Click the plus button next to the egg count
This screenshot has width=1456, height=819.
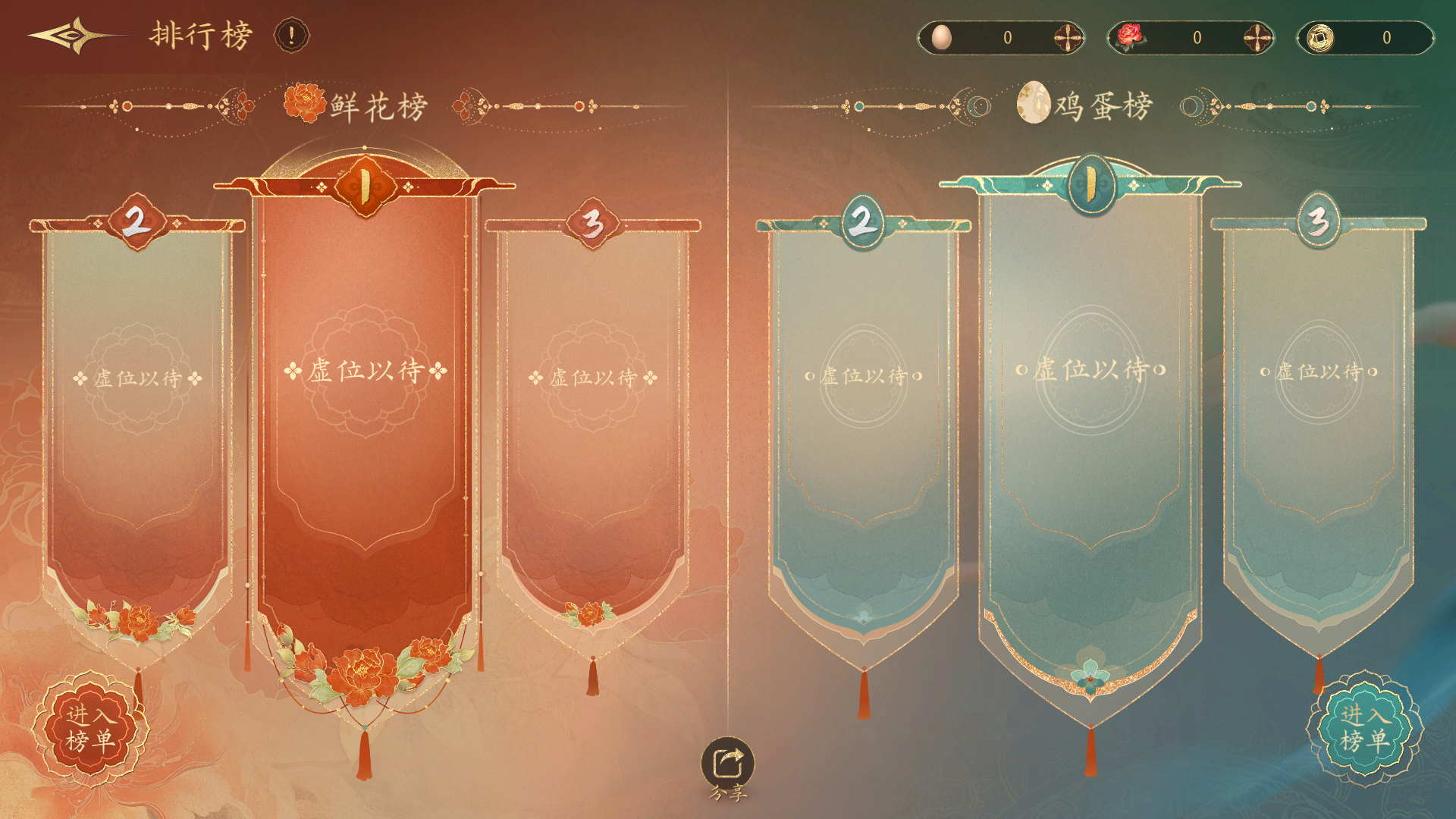point(1069,35)
